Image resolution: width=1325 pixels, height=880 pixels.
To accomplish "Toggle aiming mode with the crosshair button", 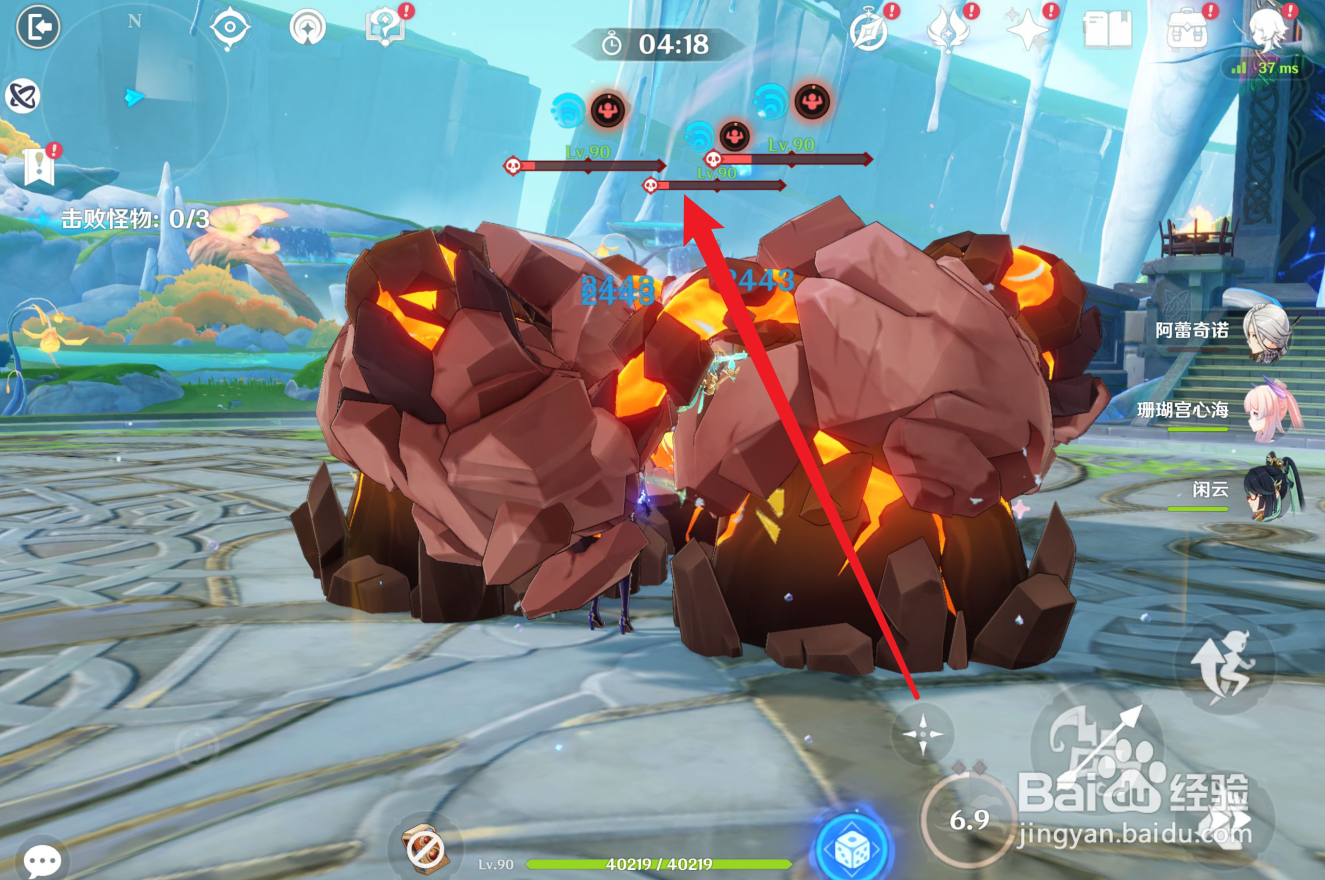I will [922, 734].
